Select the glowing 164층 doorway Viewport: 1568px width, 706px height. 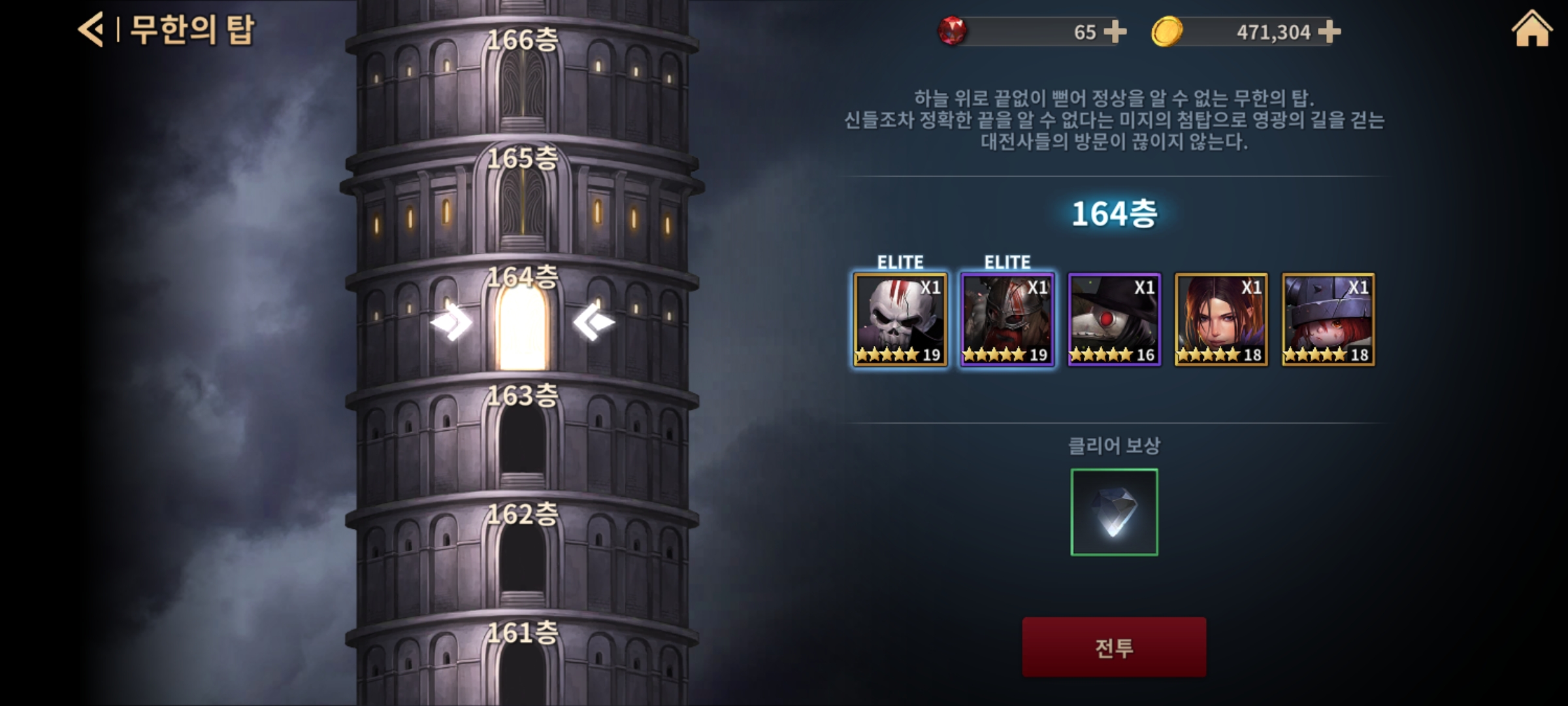pyautogui.click(x=522, y=327)
